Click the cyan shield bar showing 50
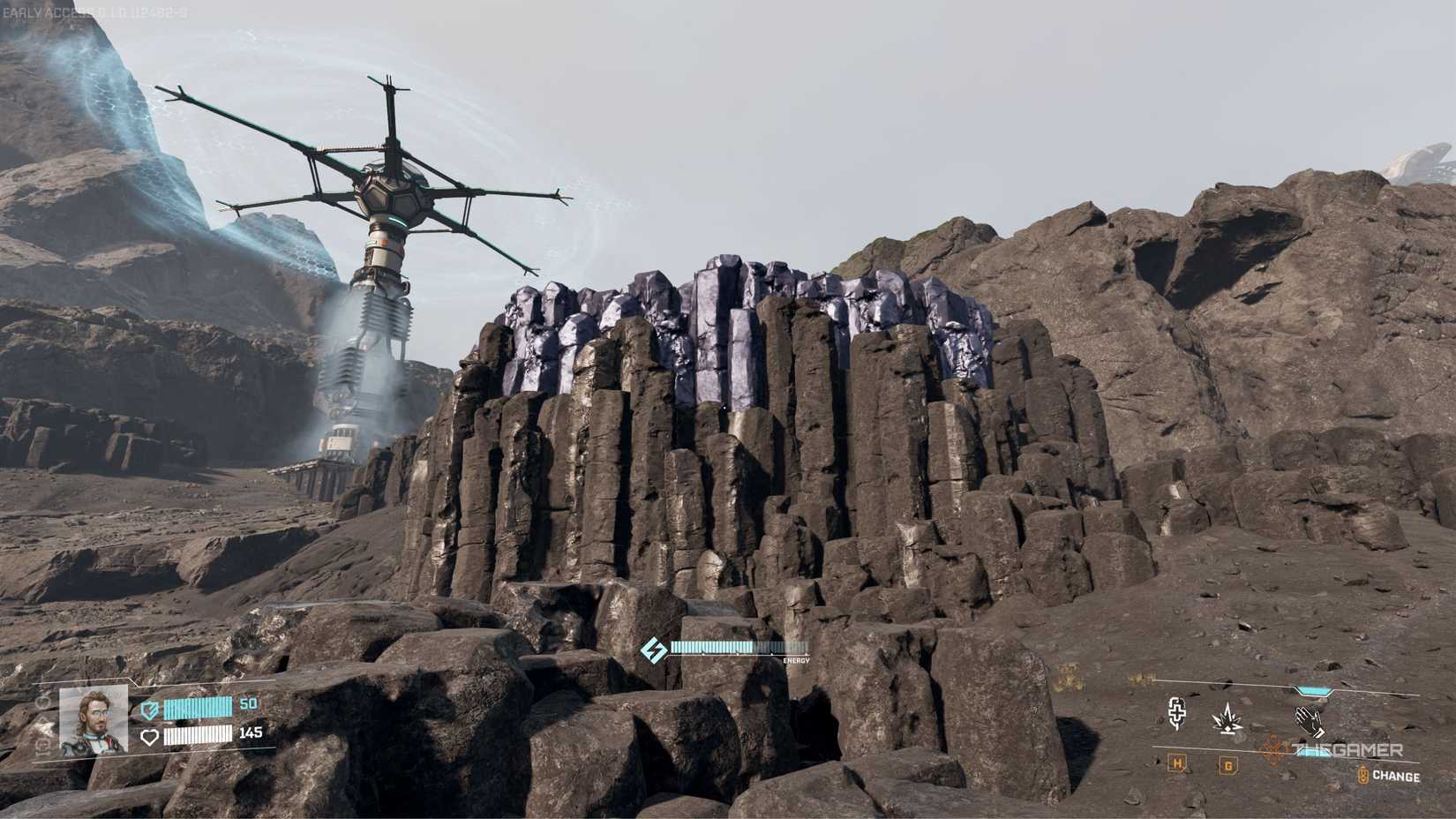1456x819 pixels. 198,708
